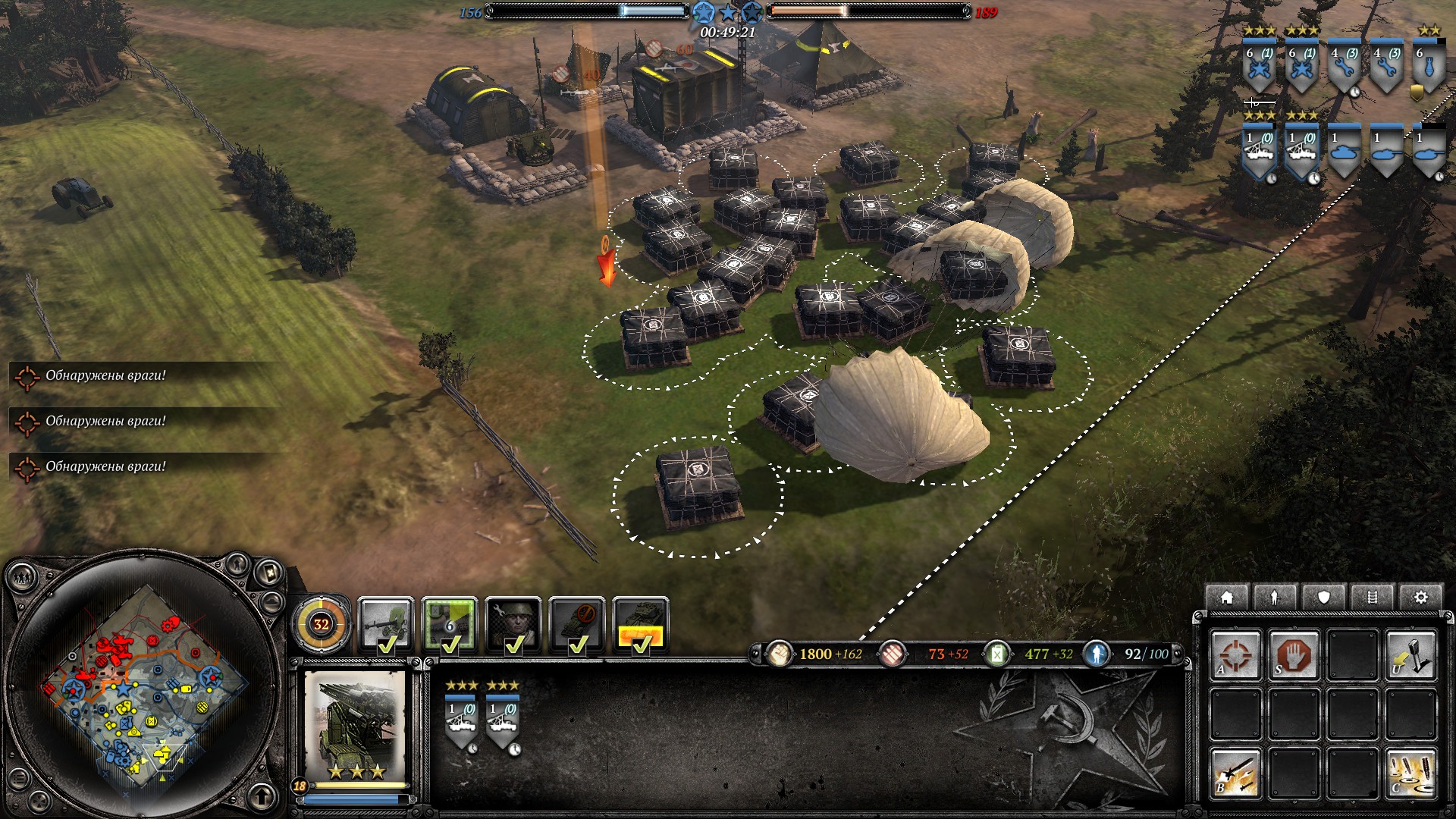Image resolution: width=1456 pixels, height=819 pixels.
Task: Activate the green-highlighted ability showing 6
Action: (450, 625)
